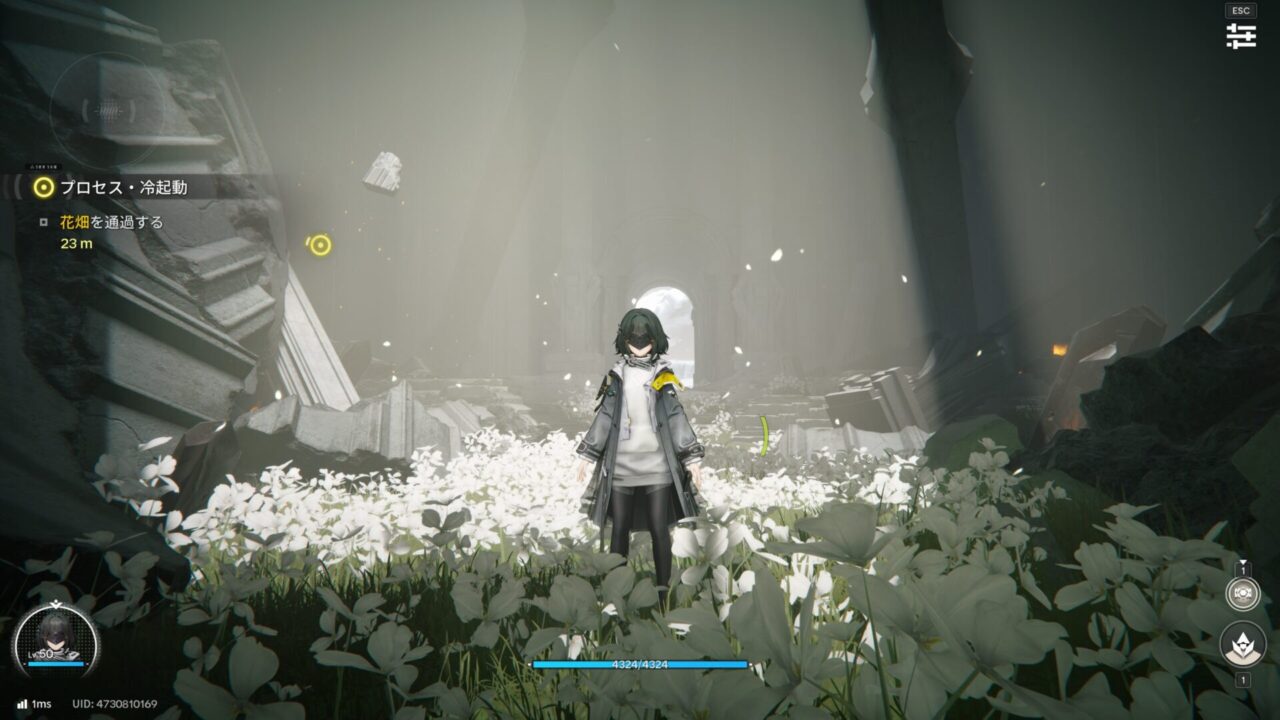Use the large crown-shaped skill button
This screenshot has width=1280, height=720.
[x=1243, y=644]
